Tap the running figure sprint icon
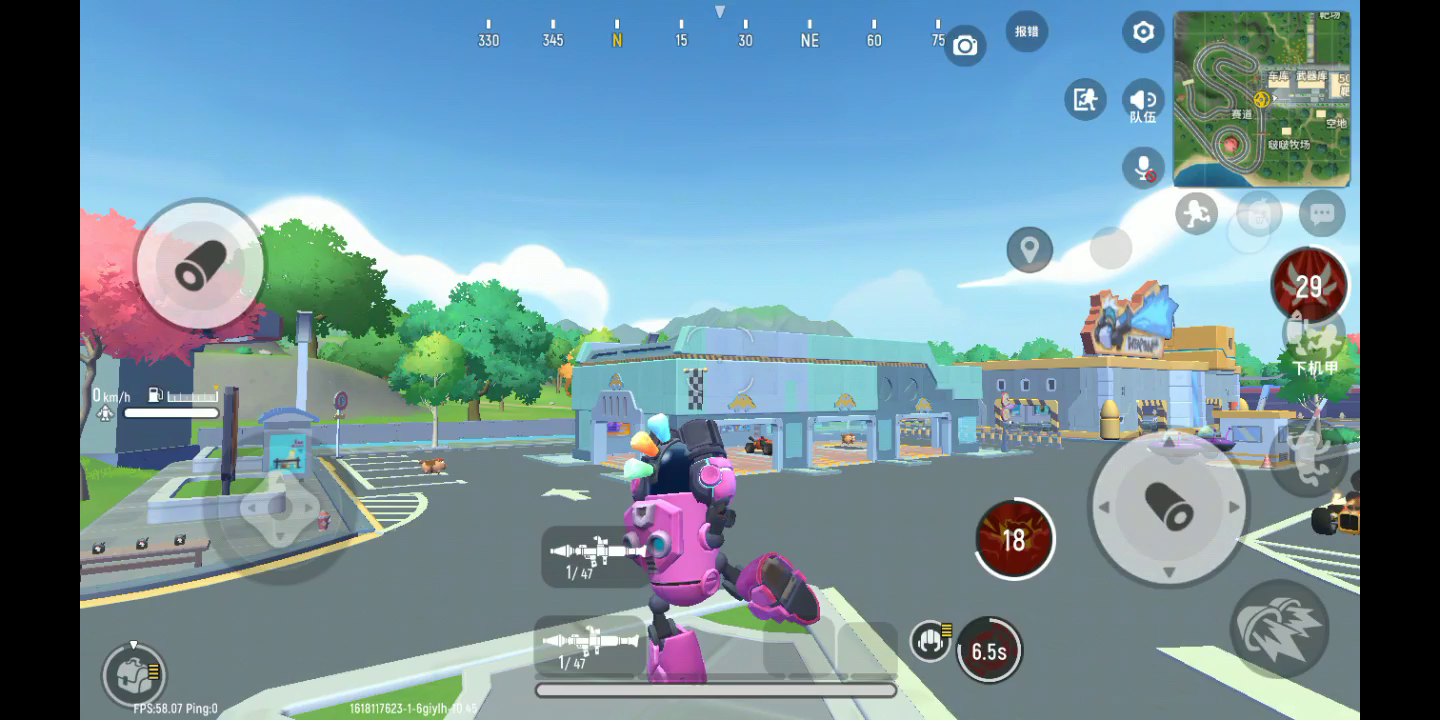1440x720 pixels. (1196, 213)
